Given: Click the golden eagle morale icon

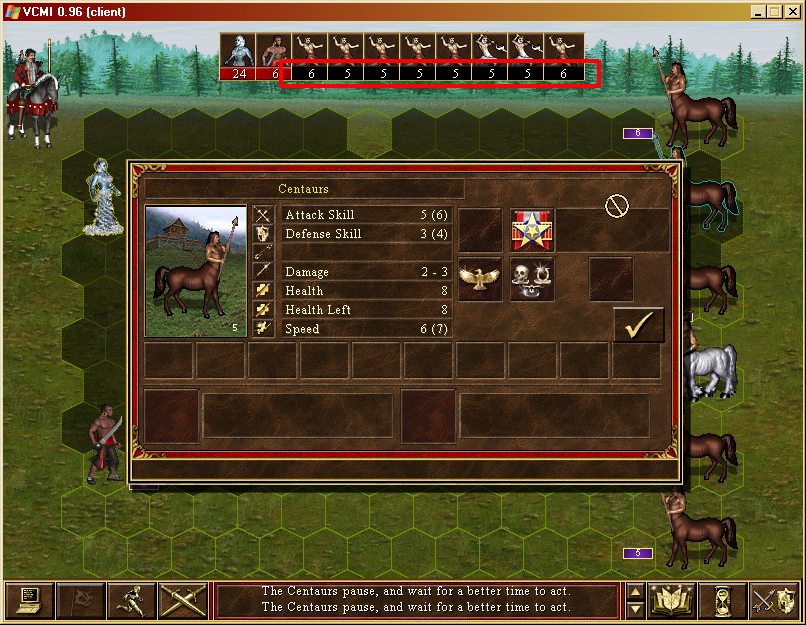Looking at the screenshot, I should 480,279.
